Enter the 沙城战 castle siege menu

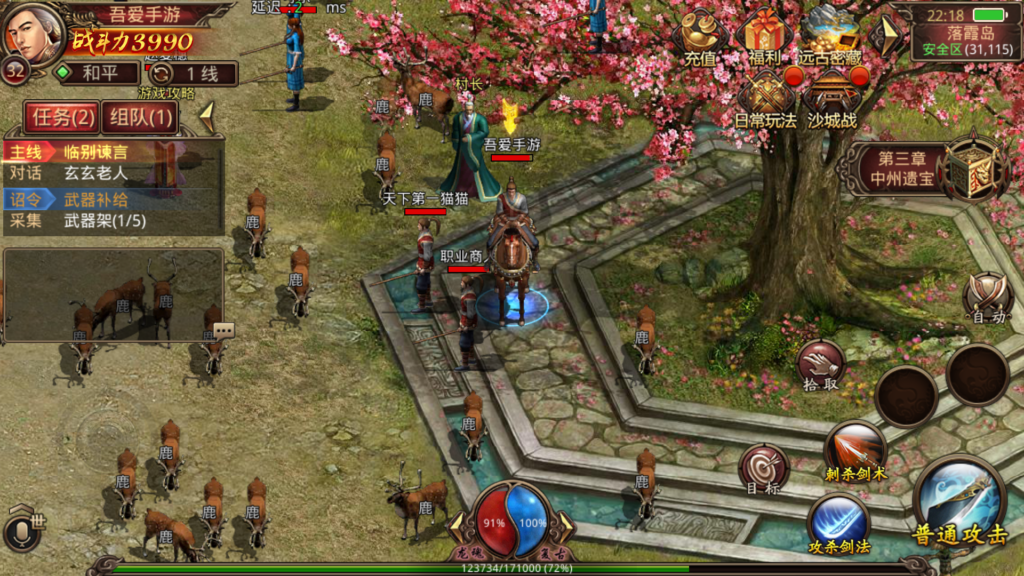831,100
